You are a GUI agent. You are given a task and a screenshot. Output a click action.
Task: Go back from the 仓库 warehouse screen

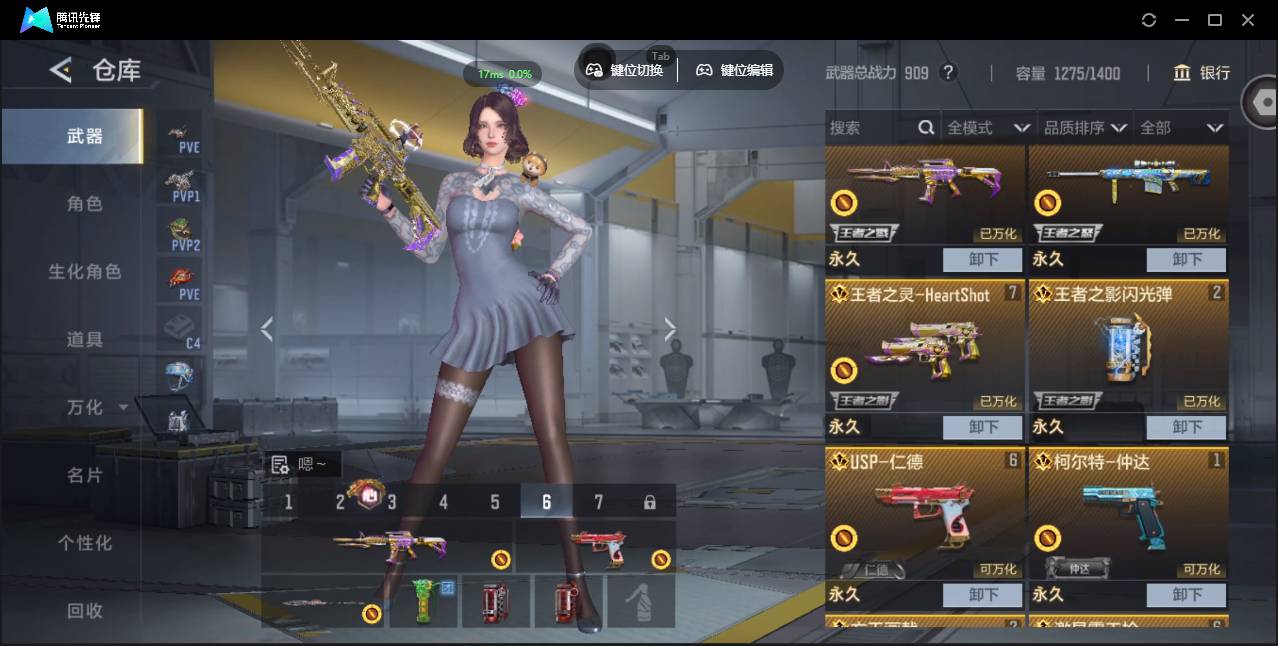click(61, 70)
